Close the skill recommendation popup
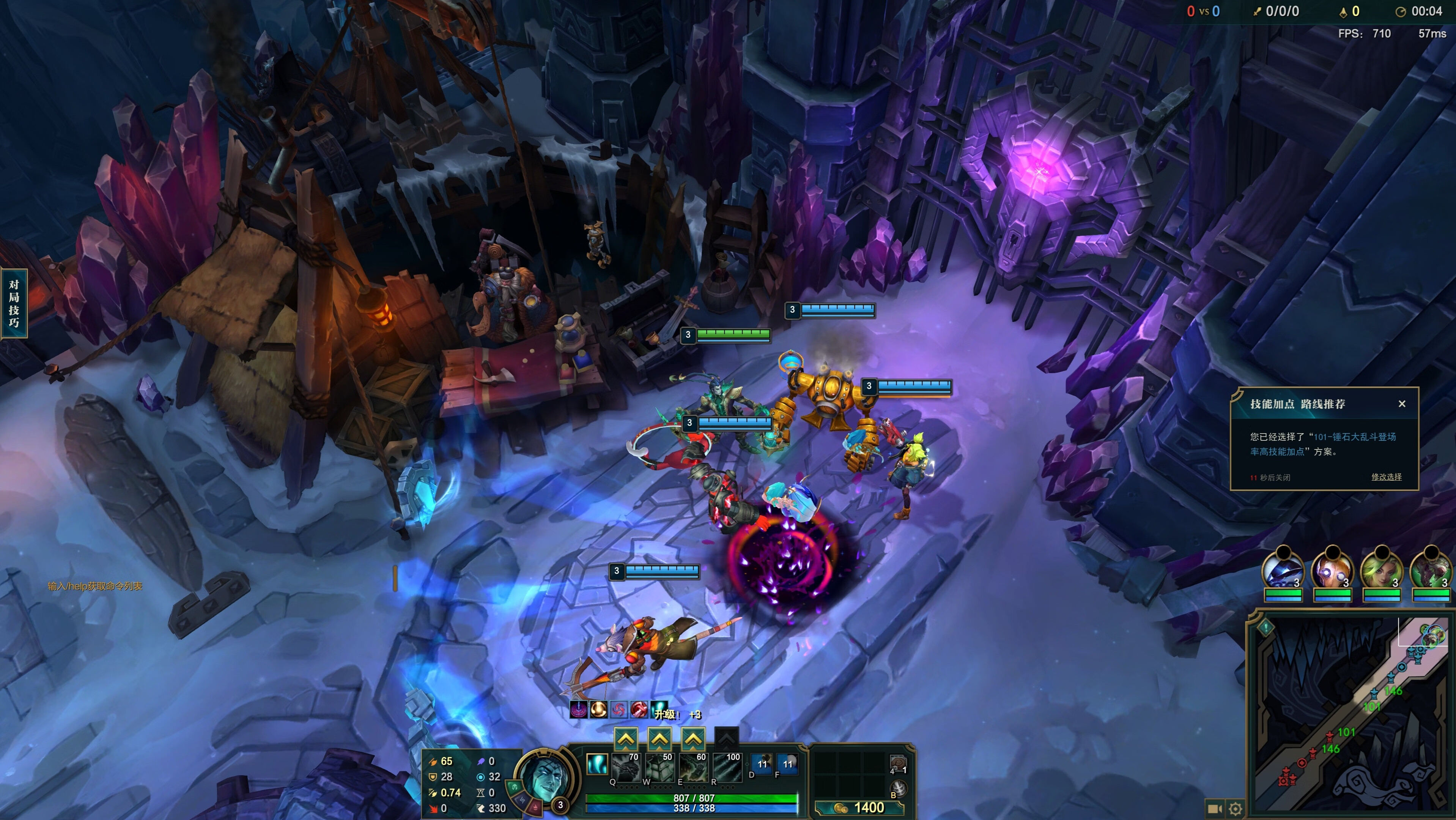This screenshot has width=1456, height=820. click(1402, 404)
